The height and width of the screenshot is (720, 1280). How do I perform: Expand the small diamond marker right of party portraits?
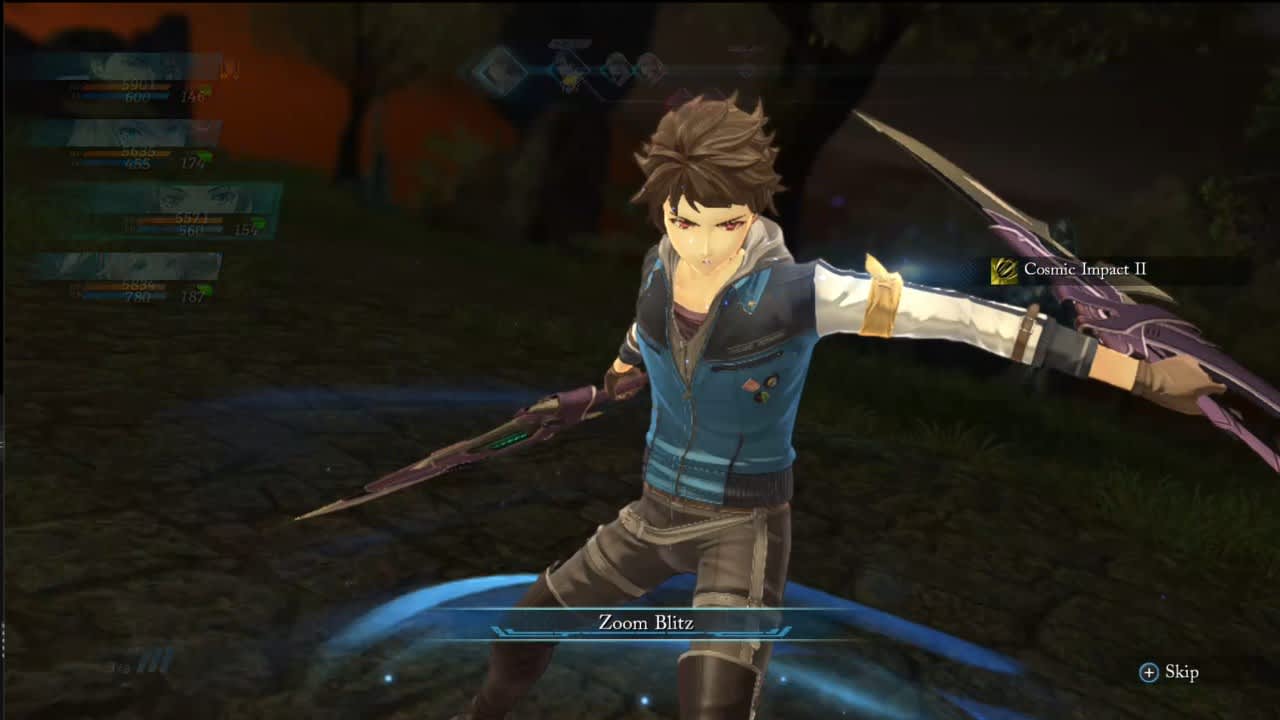tap(744, 73)
